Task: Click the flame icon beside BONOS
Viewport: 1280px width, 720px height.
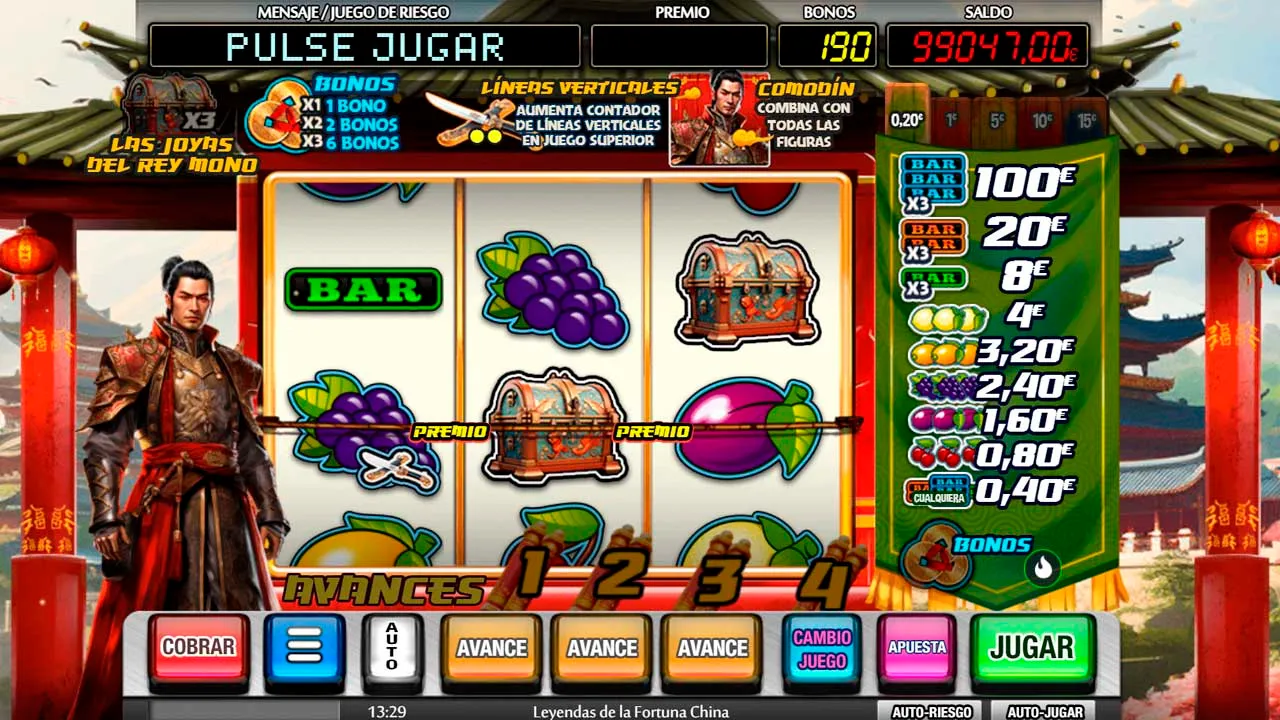Action: 1043,568
